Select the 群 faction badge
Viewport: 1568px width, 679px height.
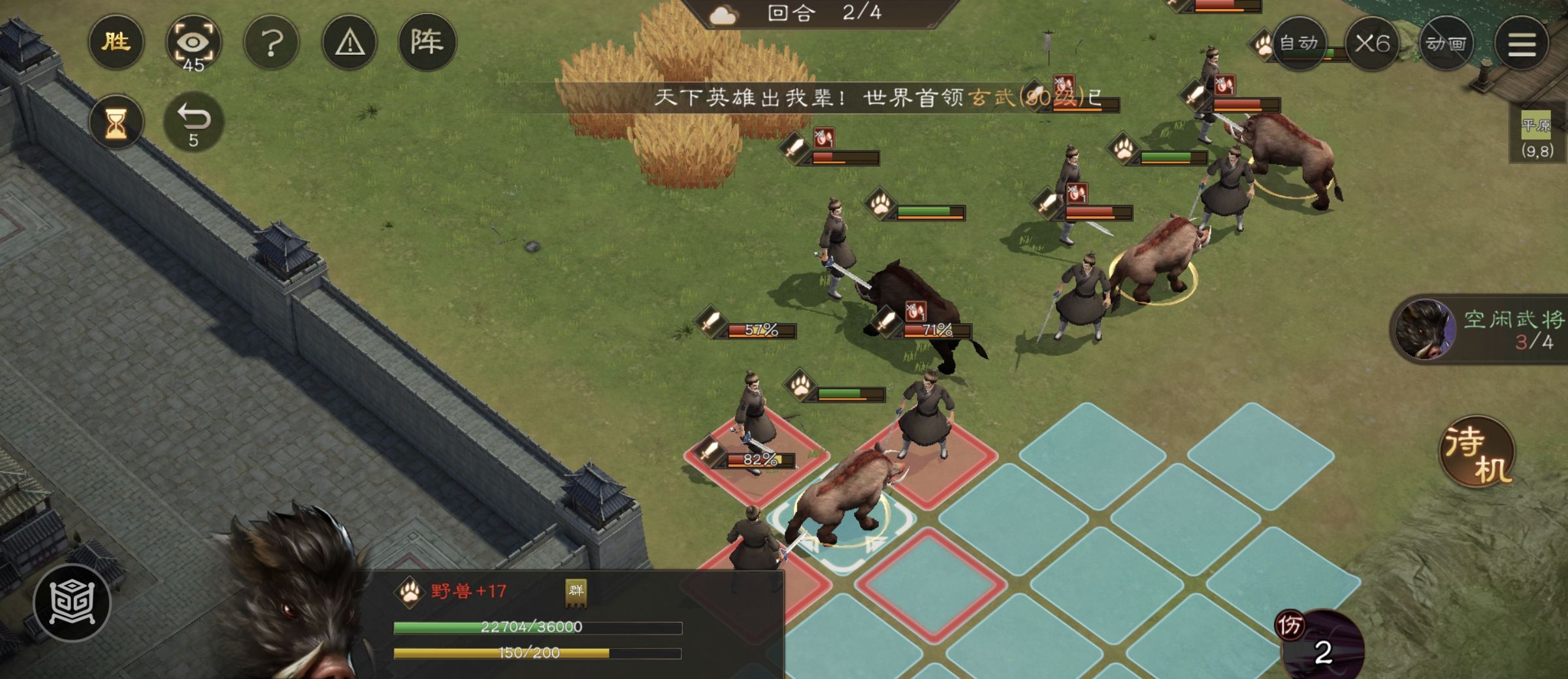click(576, 592)
